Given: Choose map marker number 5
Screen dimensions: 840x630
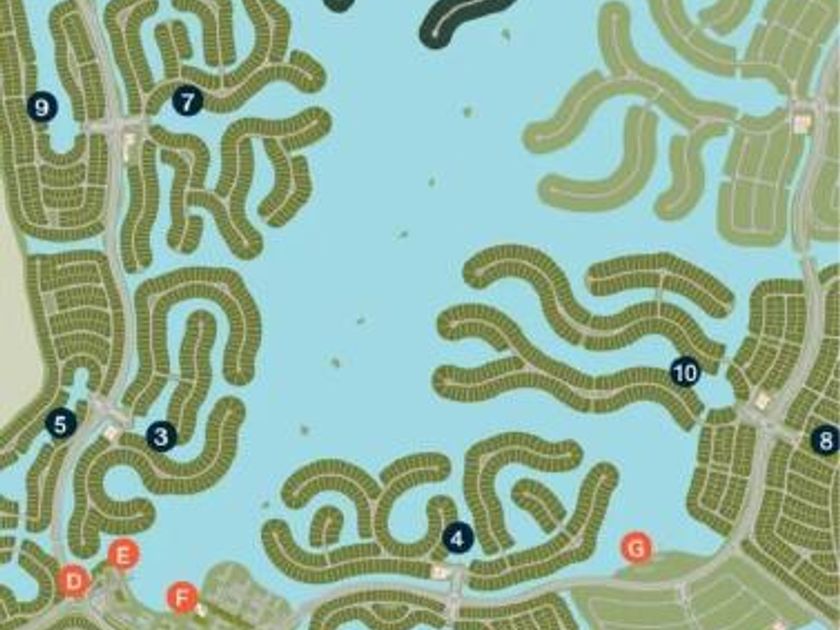Looking at the screenshot, I should point(61,423).
